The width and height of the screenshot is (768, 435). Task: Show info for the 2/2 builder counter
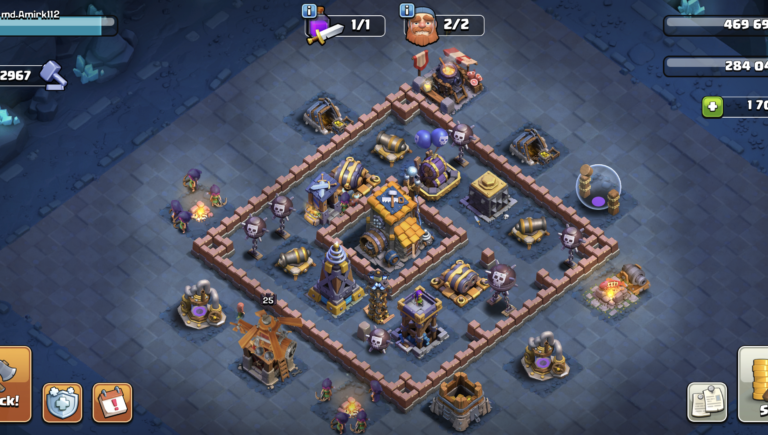pos(407,11)
